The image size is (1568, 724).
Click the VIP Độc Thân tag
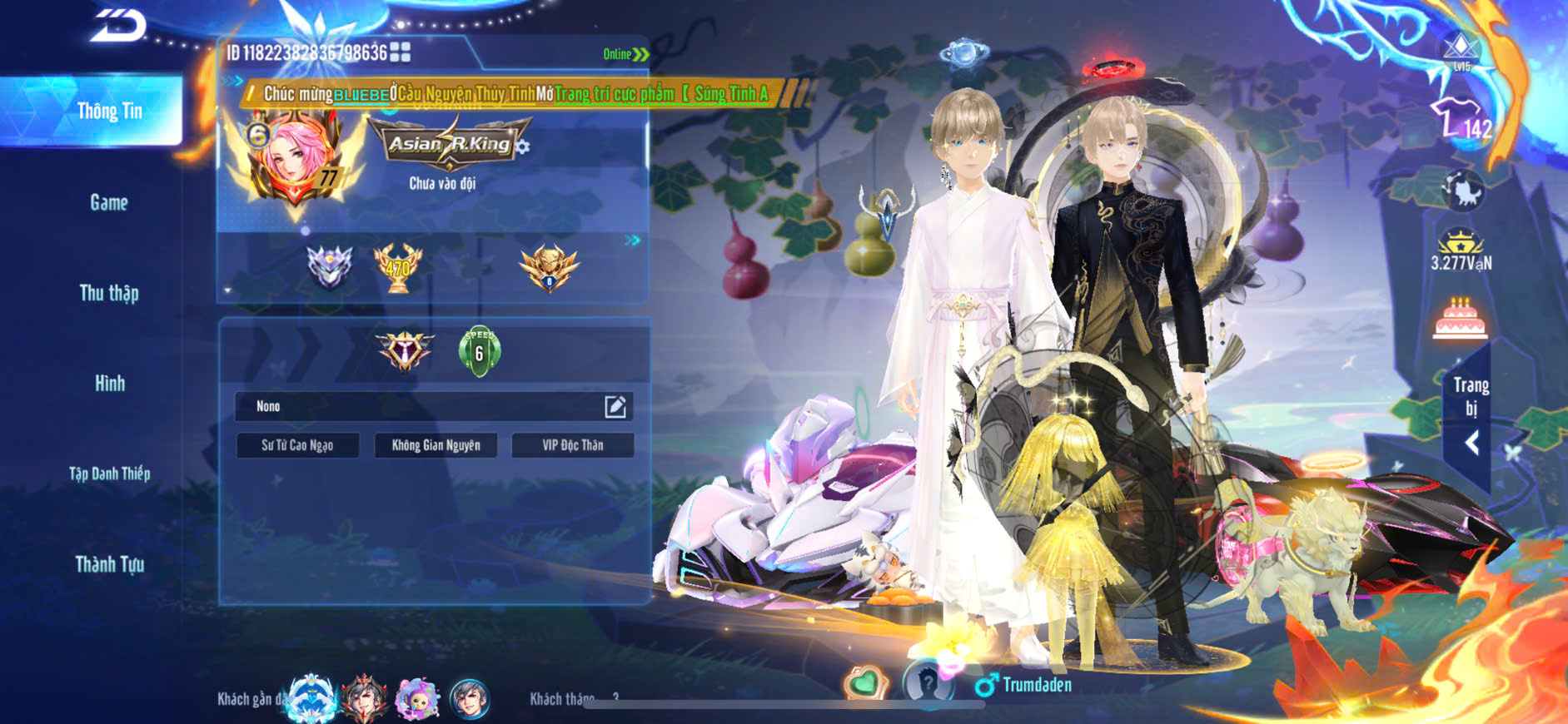pos(573,445)
